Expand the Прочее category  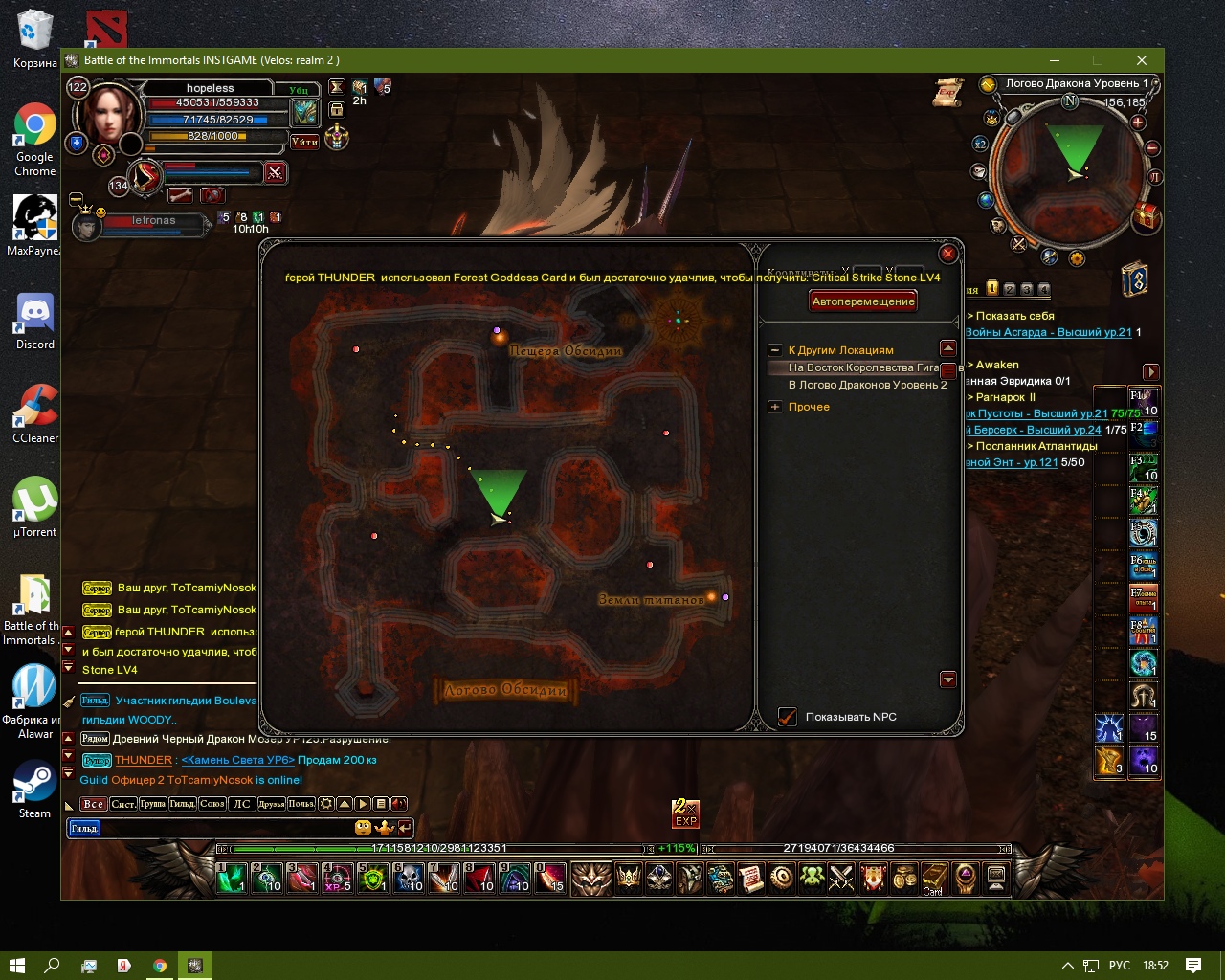point(775,407)
